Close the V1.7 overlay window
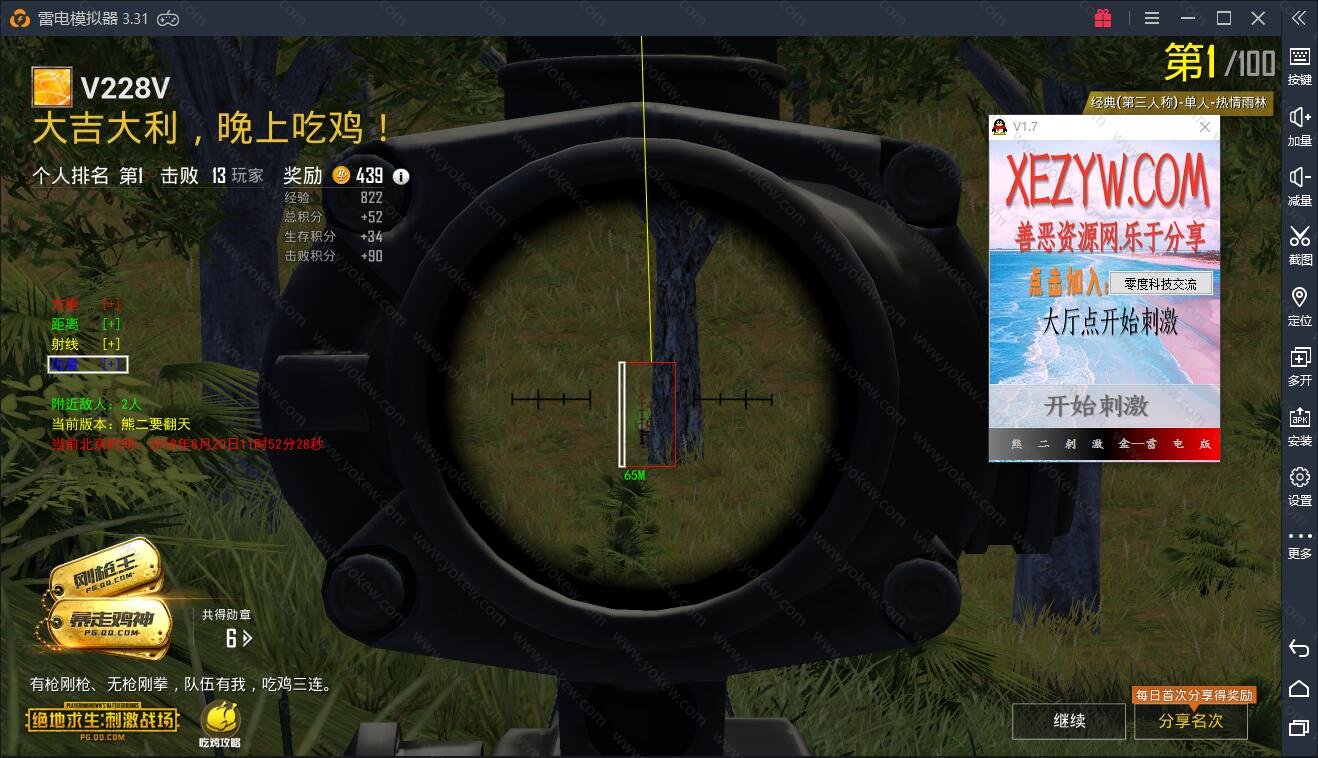Screen dimensions: 1318x758 [1205, 127]
